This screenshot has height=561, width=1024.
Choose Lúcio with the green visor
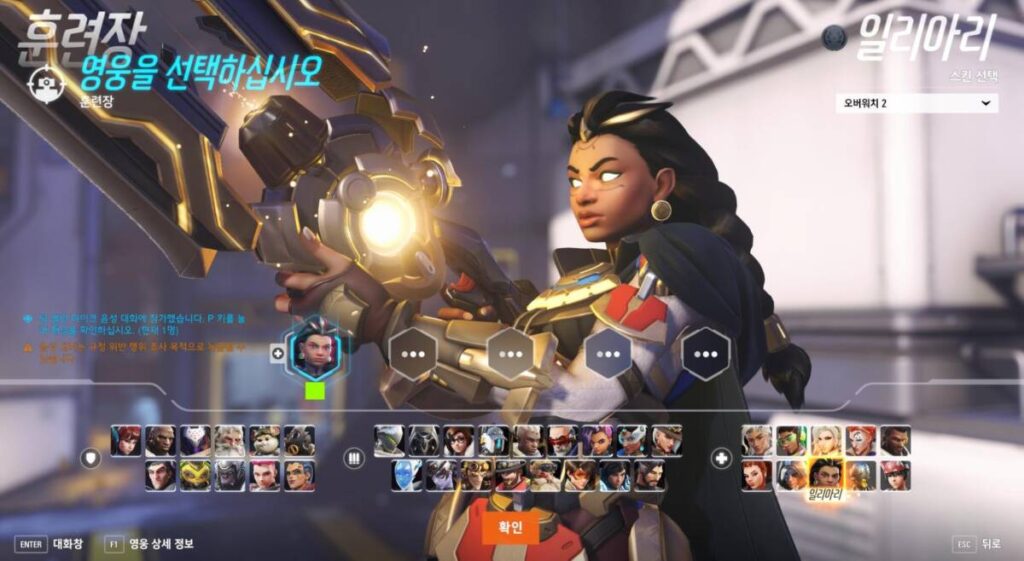coord(791,441)
